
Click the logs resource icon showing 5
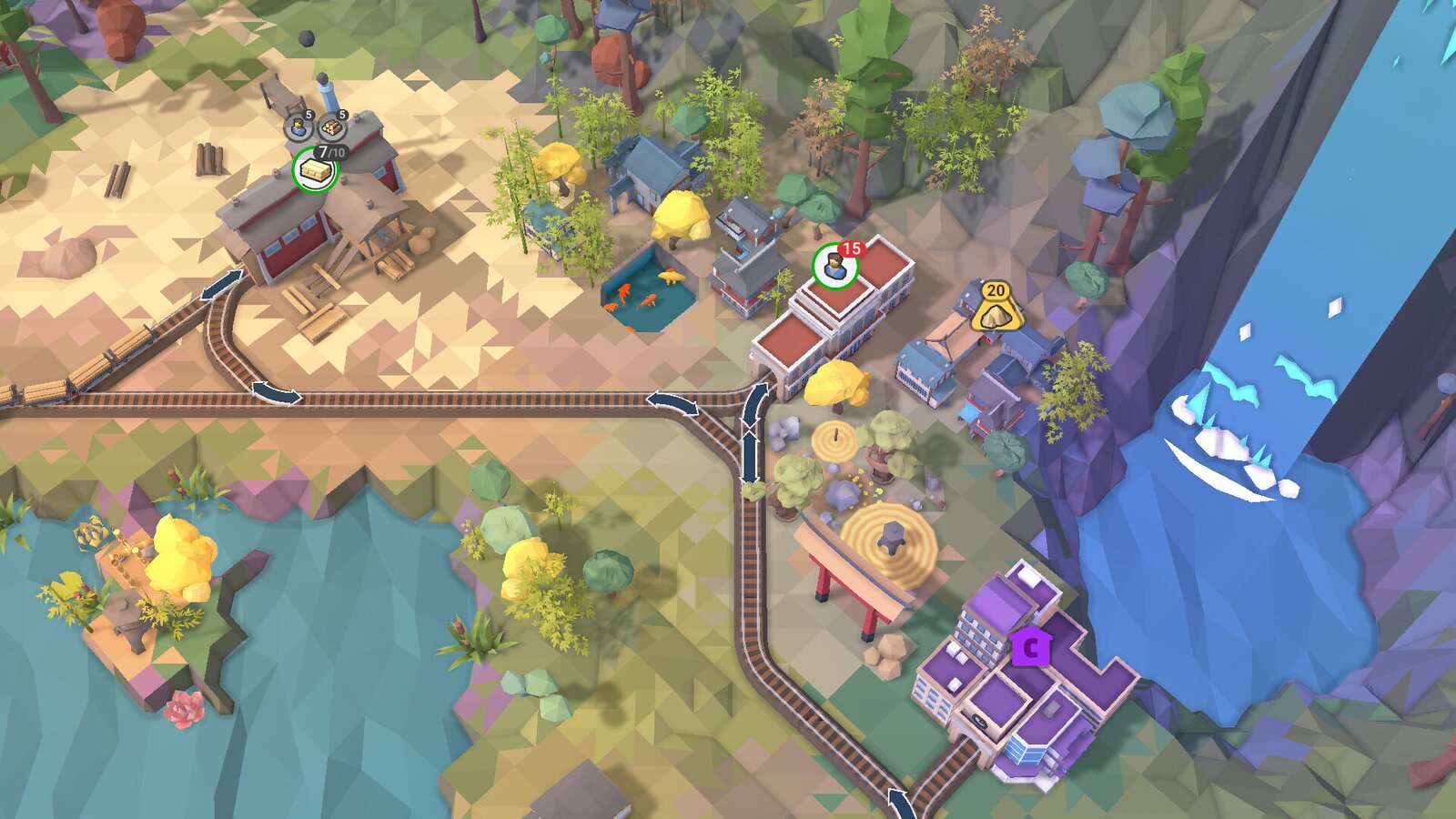pos(333,126)
